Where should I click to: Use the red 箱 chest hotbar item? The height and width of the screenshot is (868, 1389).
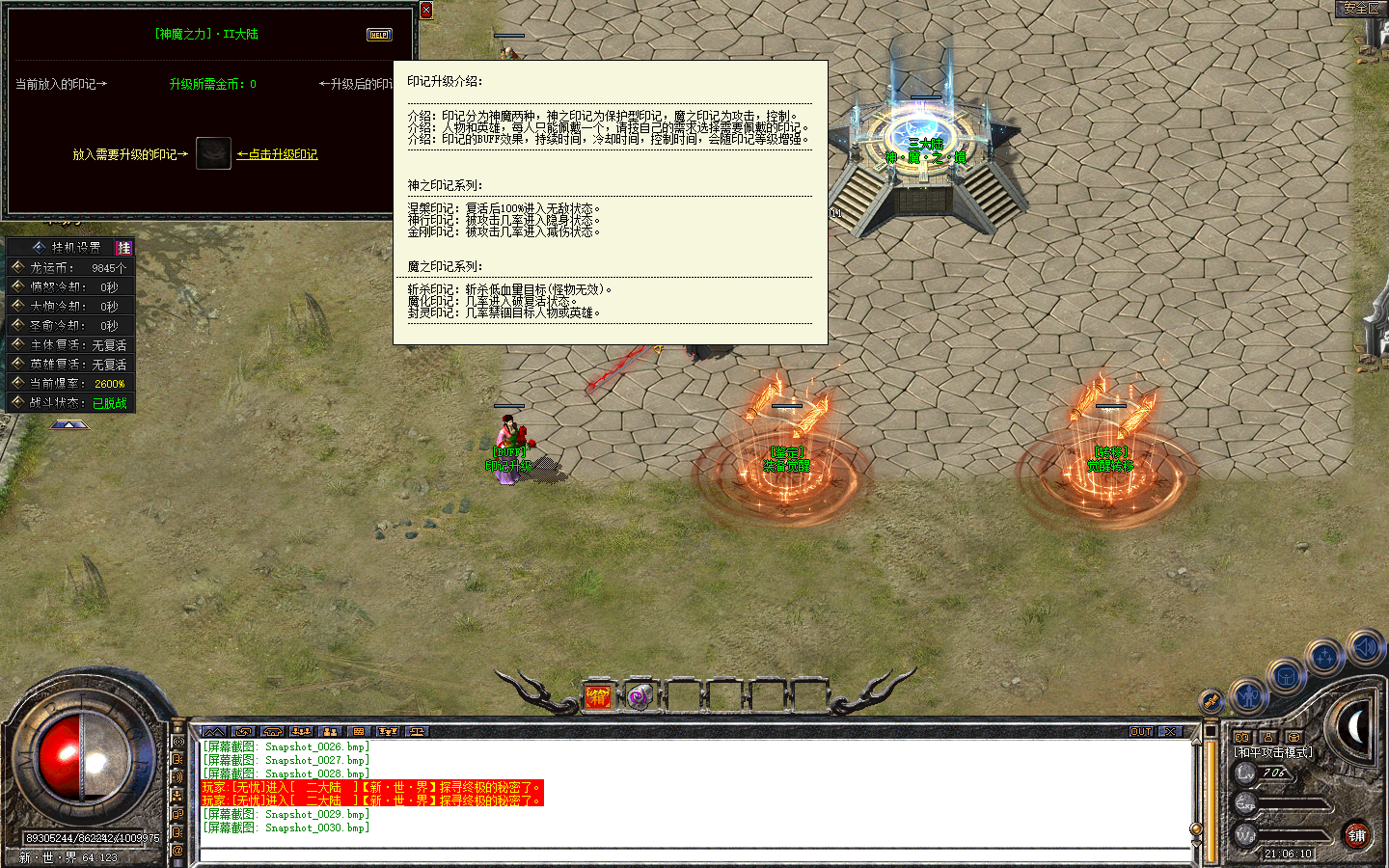tap(598, 696)
